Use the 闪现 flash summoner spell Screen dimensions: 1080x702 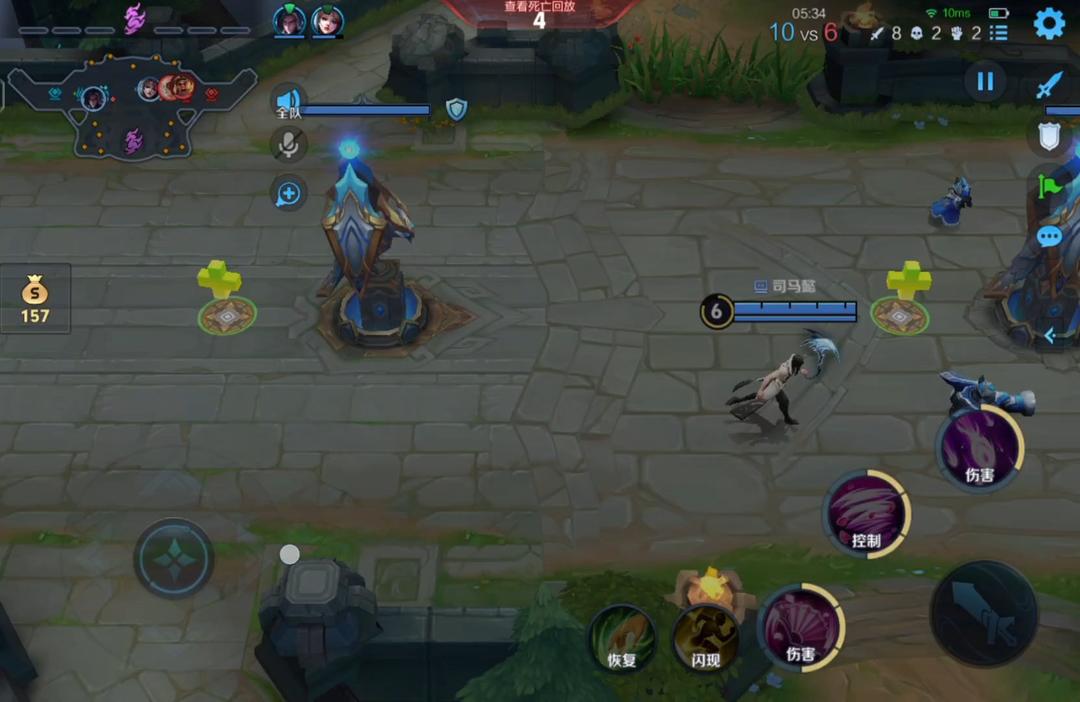click(x=706, y=637)
